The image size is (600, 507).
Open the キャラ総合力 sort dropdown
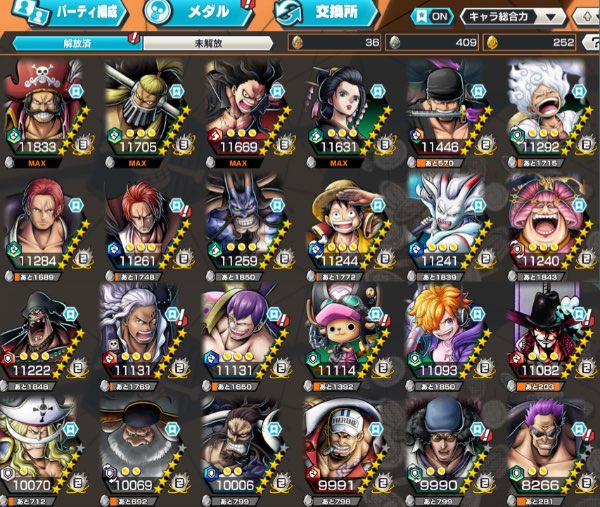[512, 17]
